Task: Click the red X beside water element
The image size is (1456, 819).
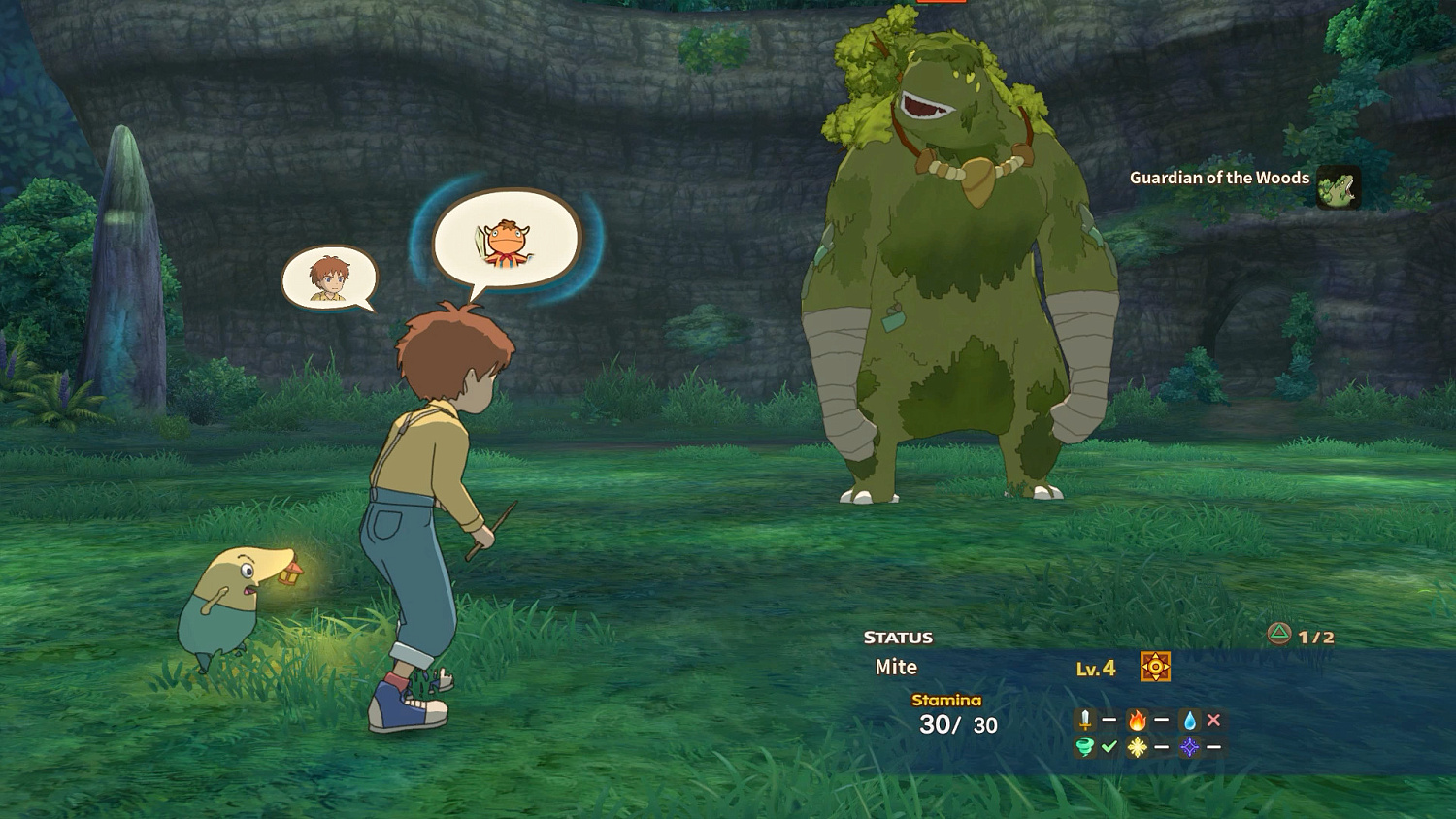Action: pos(1214,719)
